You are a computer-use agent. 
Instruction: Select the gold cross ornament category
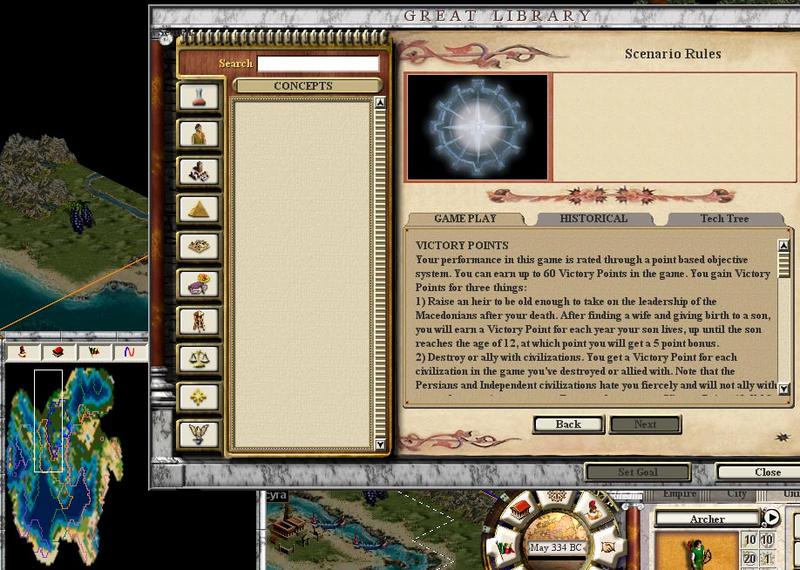click(x=198, y=396)
